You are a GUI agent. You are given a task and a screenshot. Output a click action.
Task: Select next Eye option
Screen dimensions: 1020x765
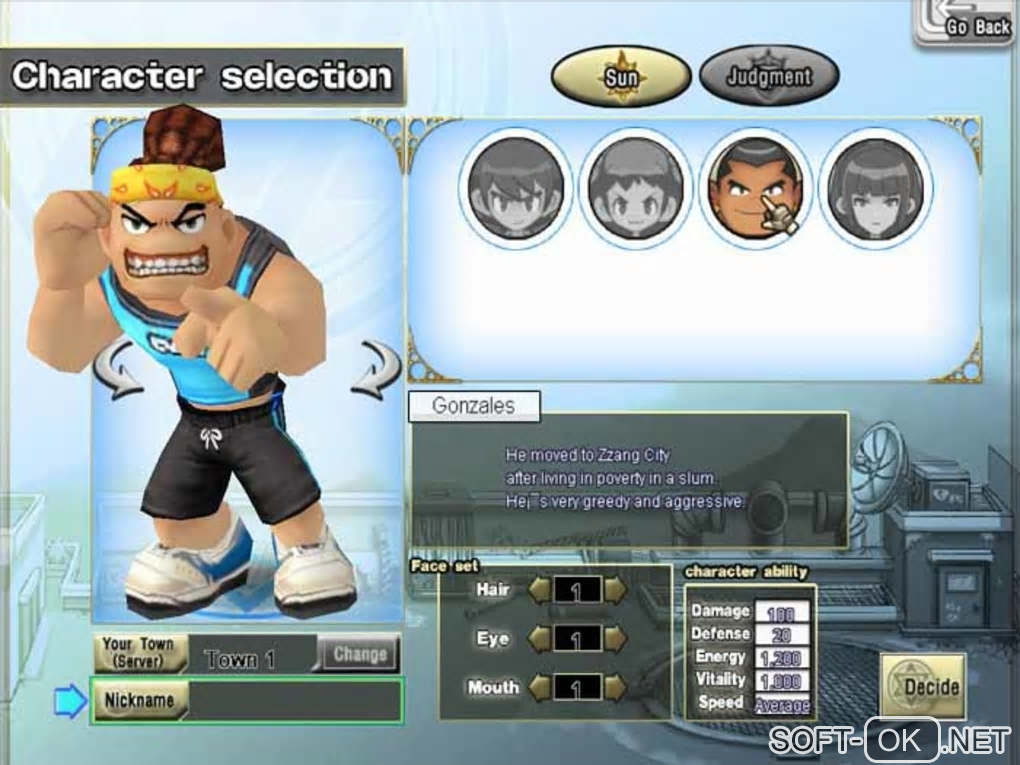point(615,638)
